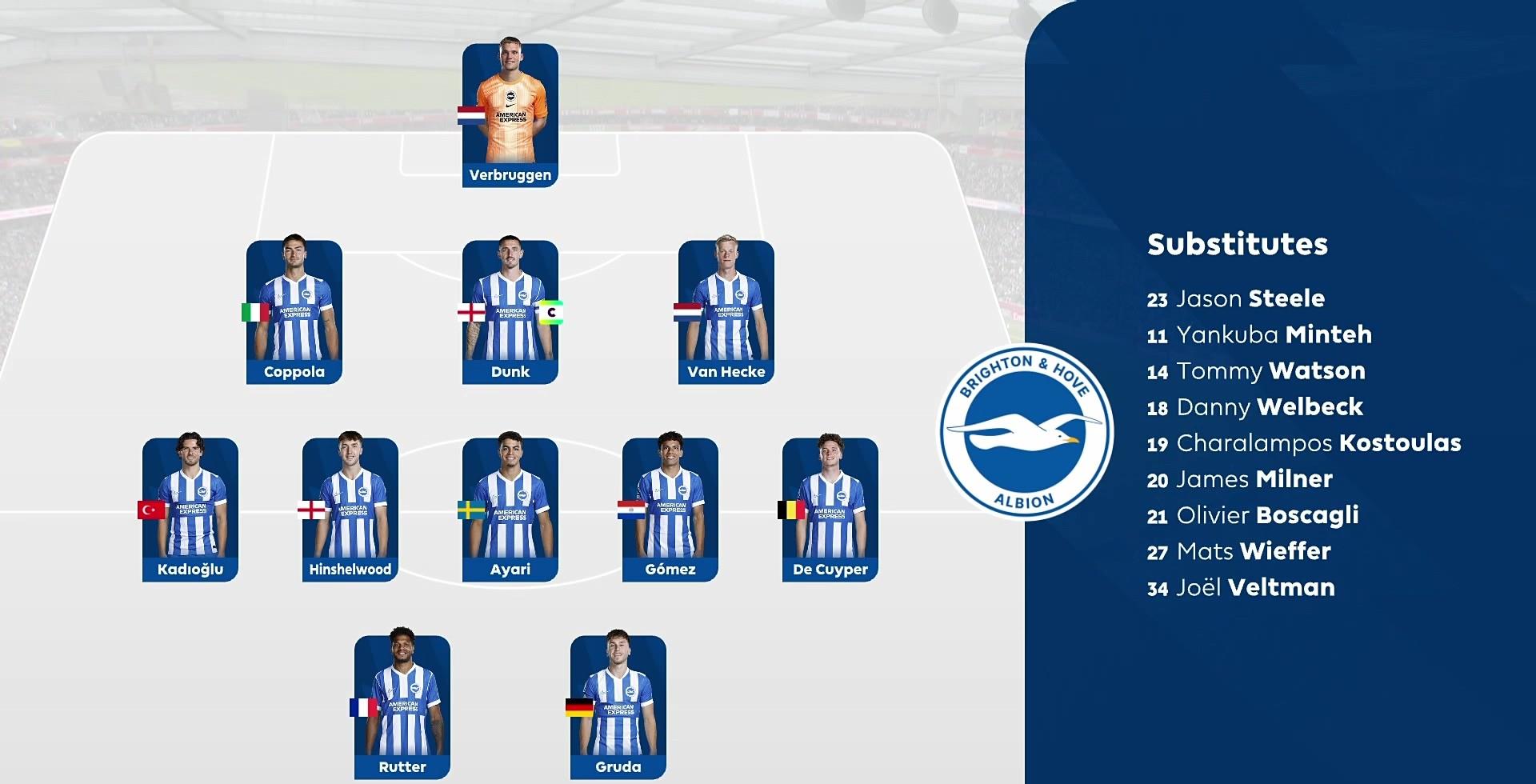Select substitute Charalampos Kostoulas
This screenshot has height=784, width=1536.
click(x=1304, y=443)
